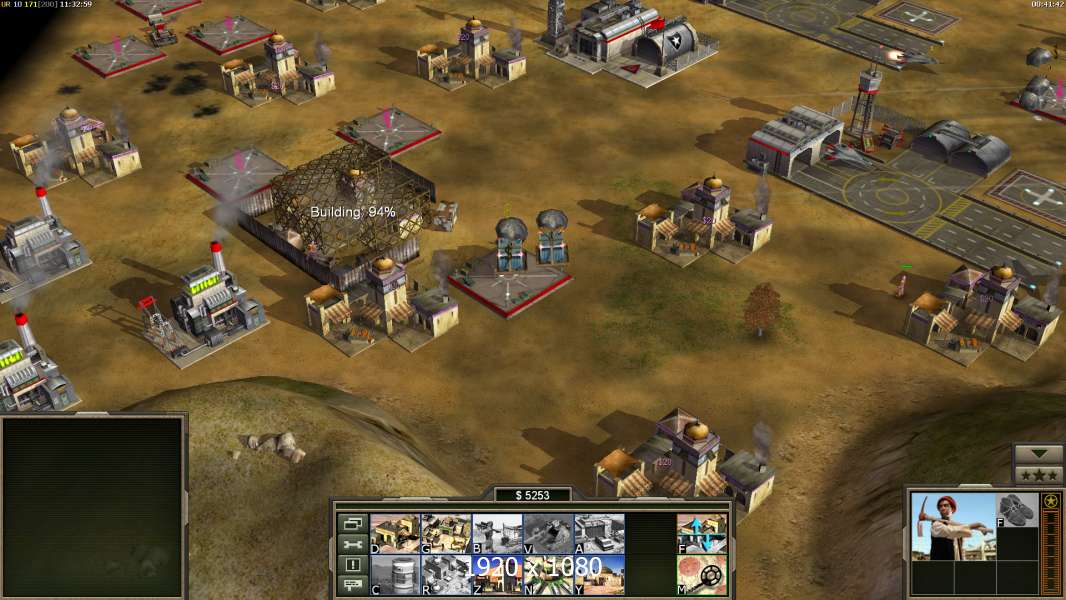Image resolution: width=1066 pixels, height=600 pixels.
Task: Pick the grayscale structure icon labeled R
Action: (446, 574)
